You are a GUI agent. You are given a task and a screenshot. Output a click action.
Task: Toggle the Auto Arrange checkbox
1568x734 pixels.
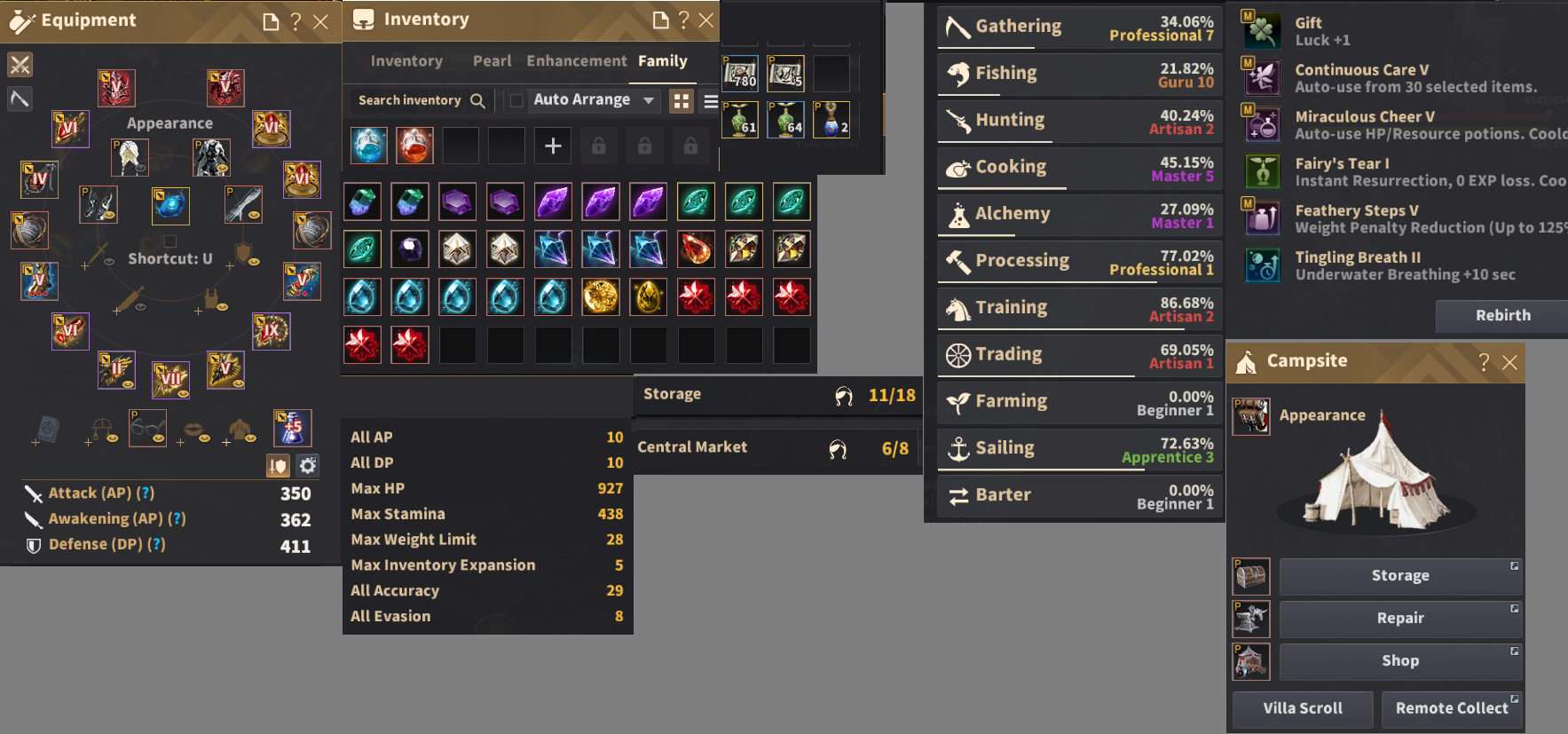pos(516,100)
